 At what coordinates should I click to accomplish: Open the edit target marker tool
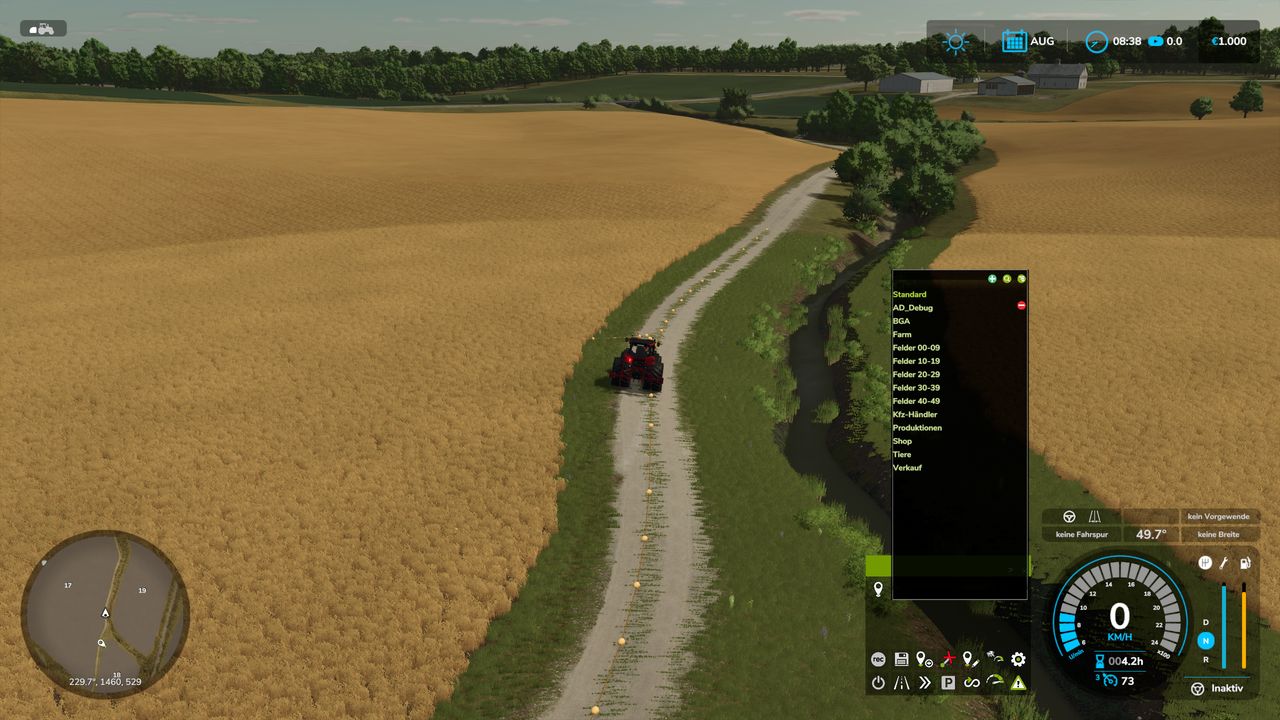click(970, 660)
